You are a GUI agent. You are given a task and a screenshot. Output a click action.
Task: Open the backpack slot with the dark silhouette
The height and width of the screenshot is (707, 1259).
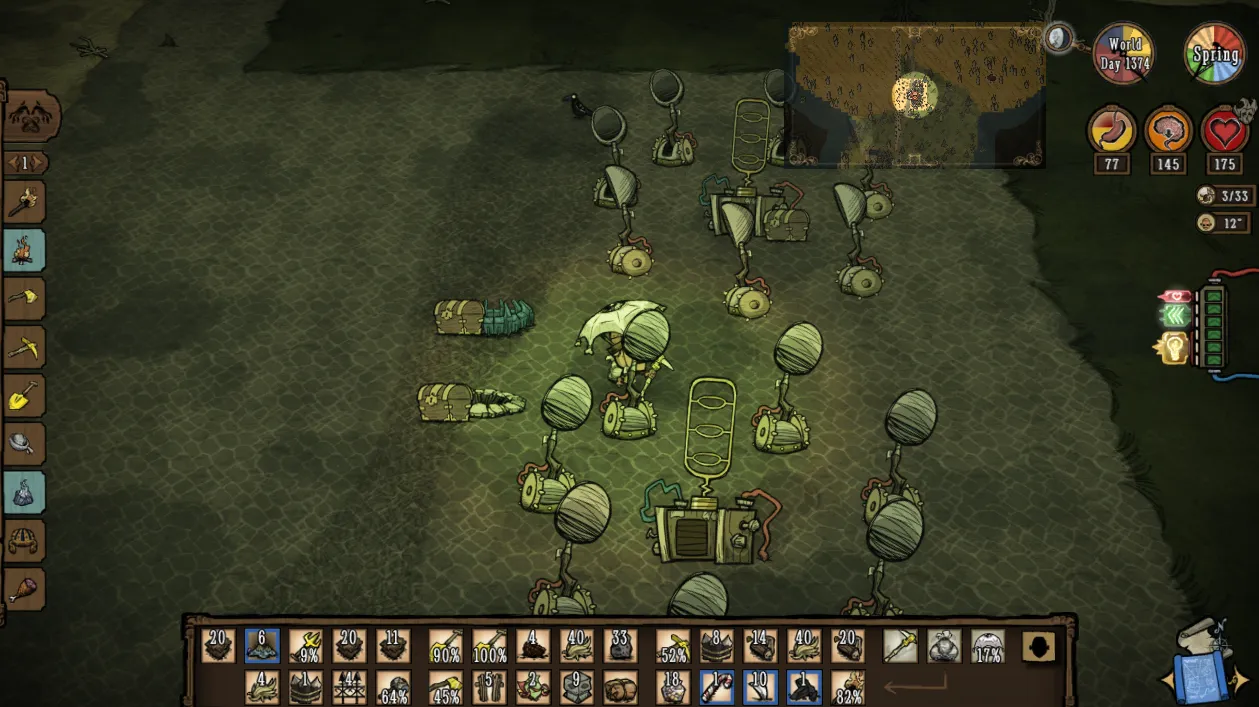(x=1039, y=646)
